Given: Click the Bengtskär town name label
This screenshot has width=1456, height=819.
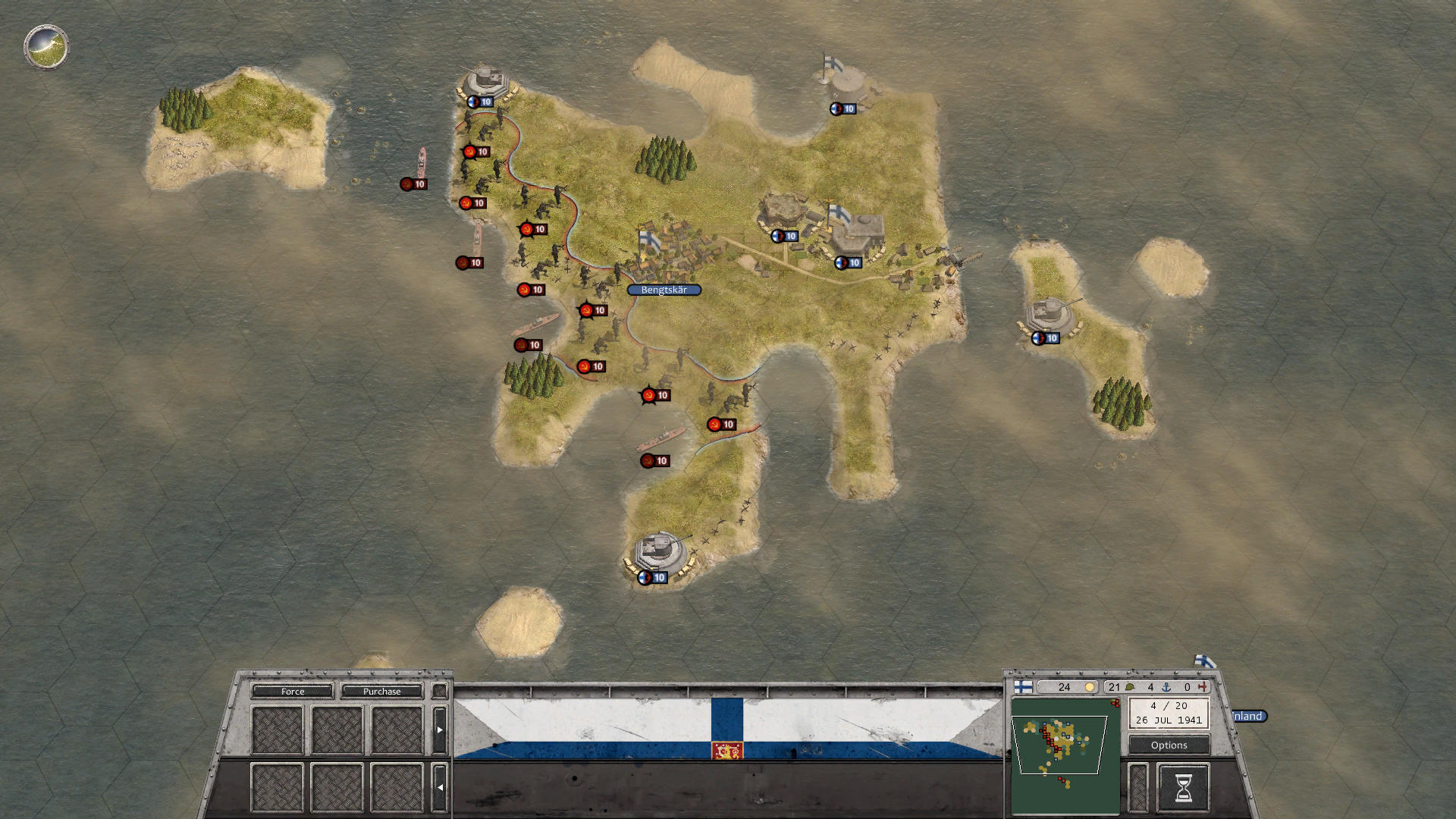Looking at the screenshot, I should (664, 289).
